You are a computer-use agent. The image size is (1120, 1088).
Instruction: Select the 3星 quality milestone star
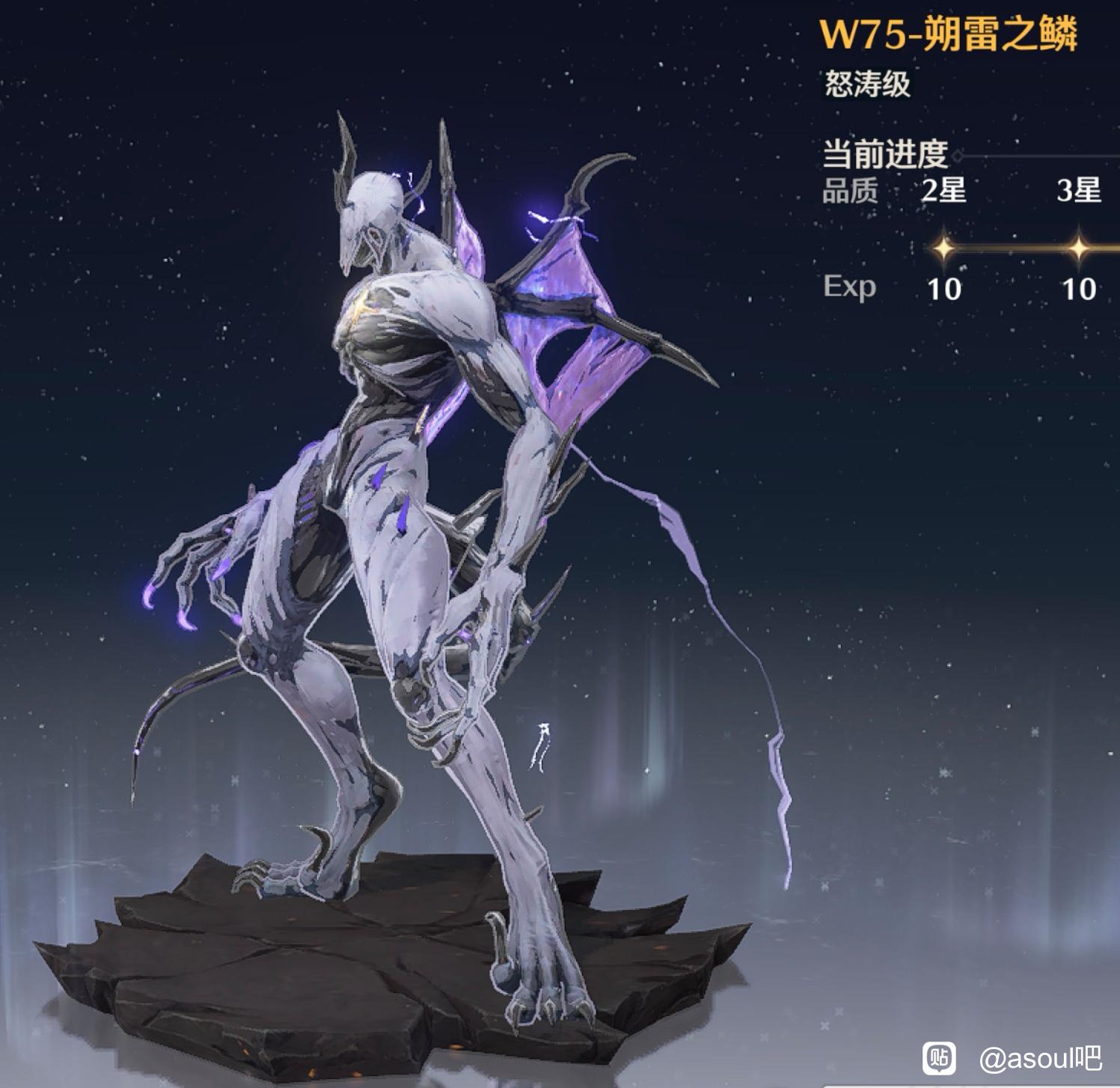(1078, 247)
